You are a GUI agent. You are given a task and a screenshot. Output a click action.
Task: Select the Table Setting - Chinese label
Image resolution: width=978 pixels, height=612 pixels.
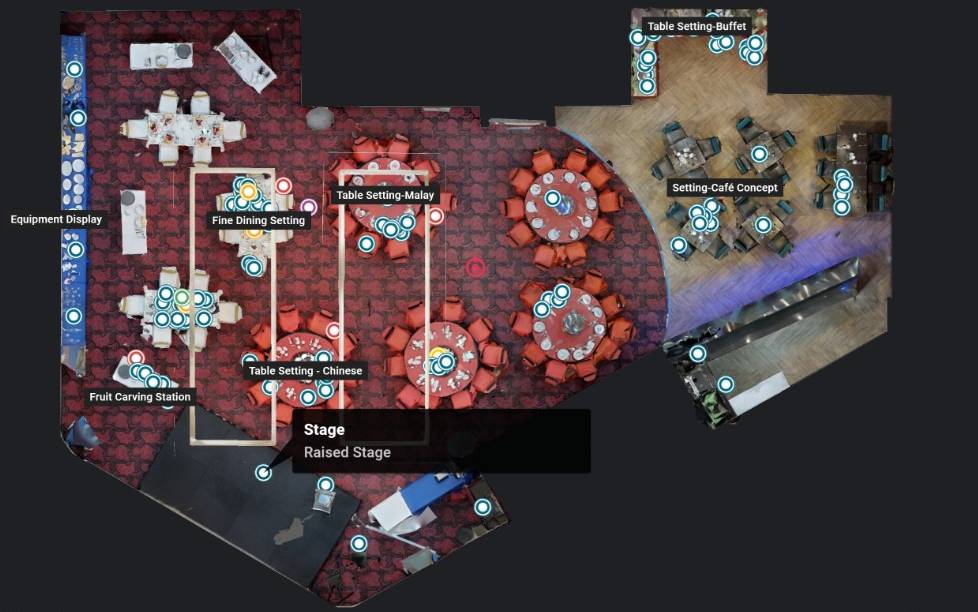tap(305, 371)
